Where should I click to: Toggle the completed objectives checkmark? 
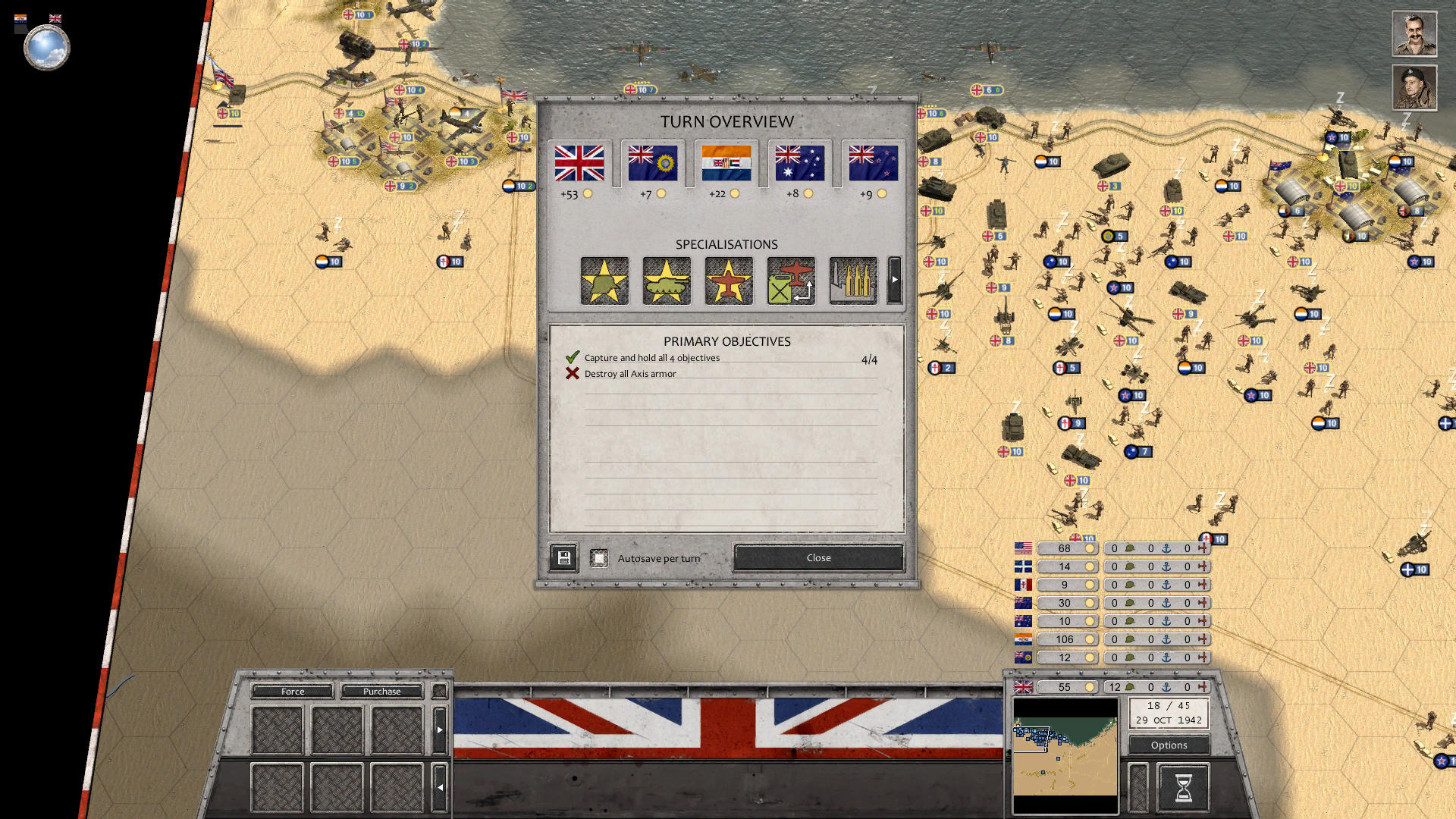(573, 356)
